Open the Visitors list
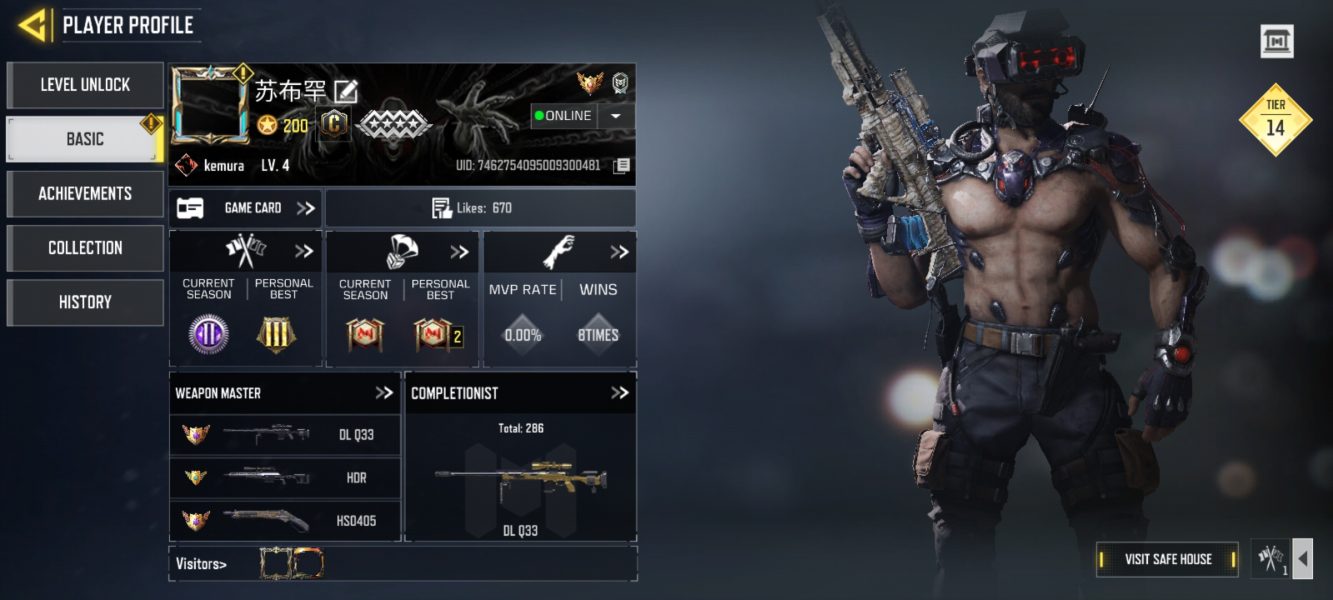 (201, 564)
